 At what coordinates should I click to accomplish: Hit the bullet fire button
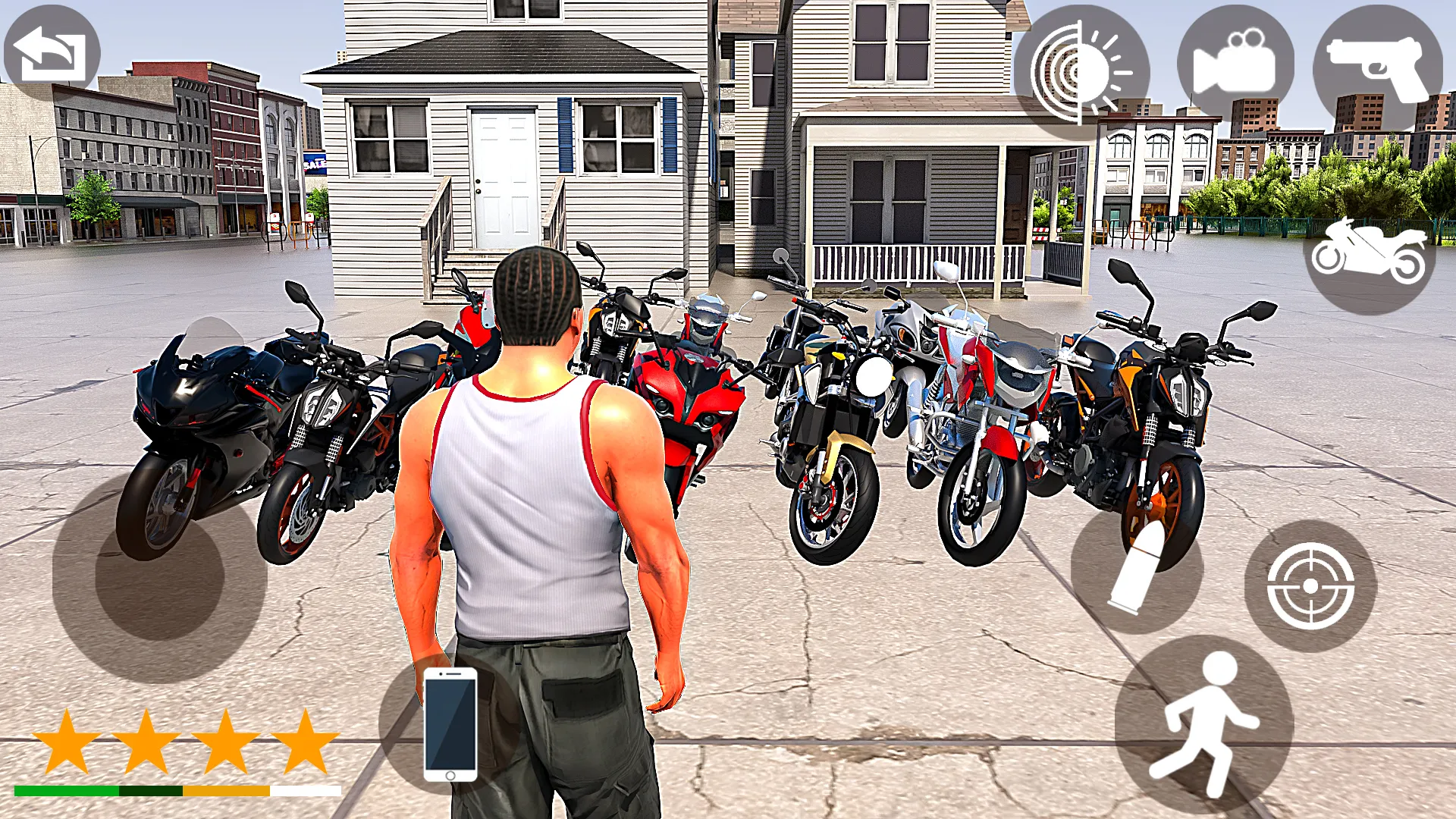[x=1136, y=569]
